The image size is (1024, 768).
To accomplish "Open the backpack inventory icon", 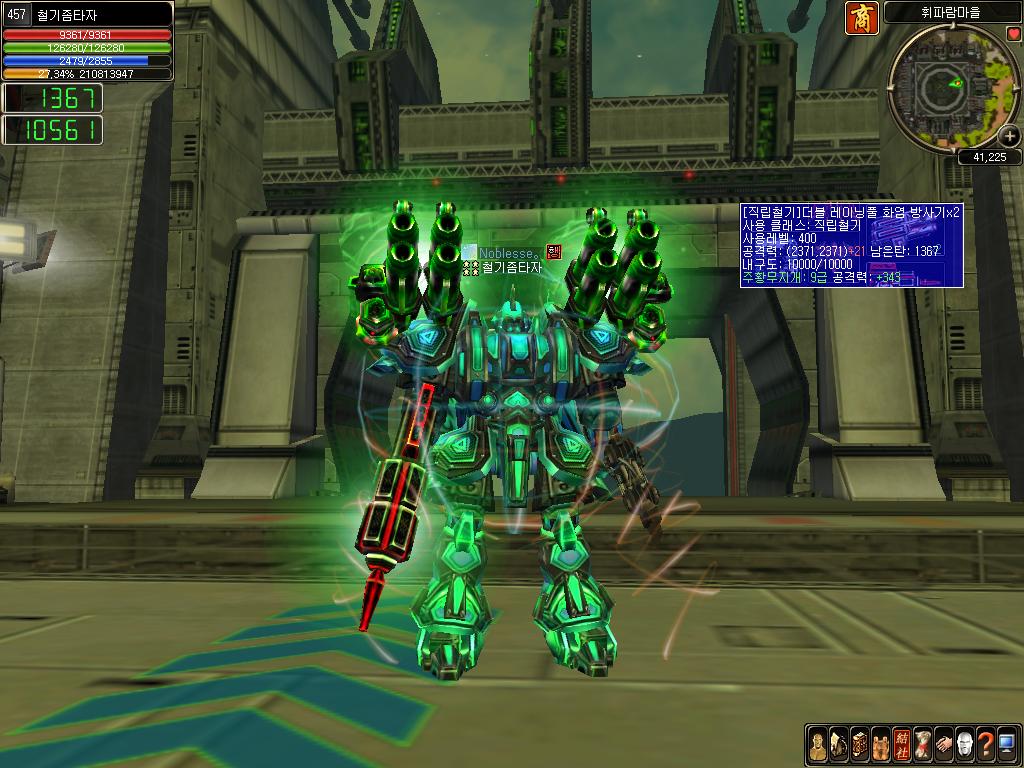I will pos(880,745).
